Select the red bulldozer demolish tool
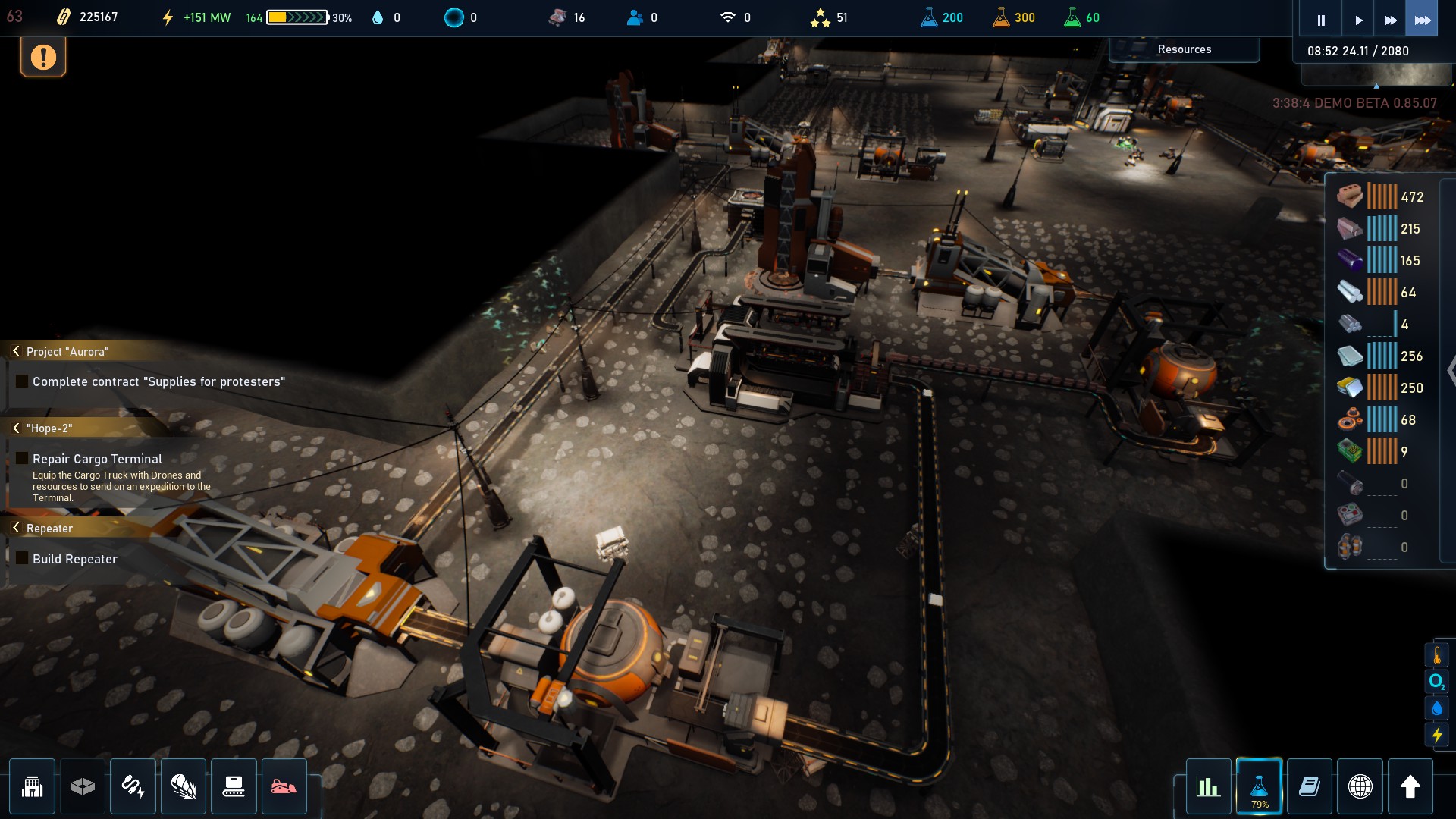This screenshot has height=819, width=1456. [x=284, y=786]
